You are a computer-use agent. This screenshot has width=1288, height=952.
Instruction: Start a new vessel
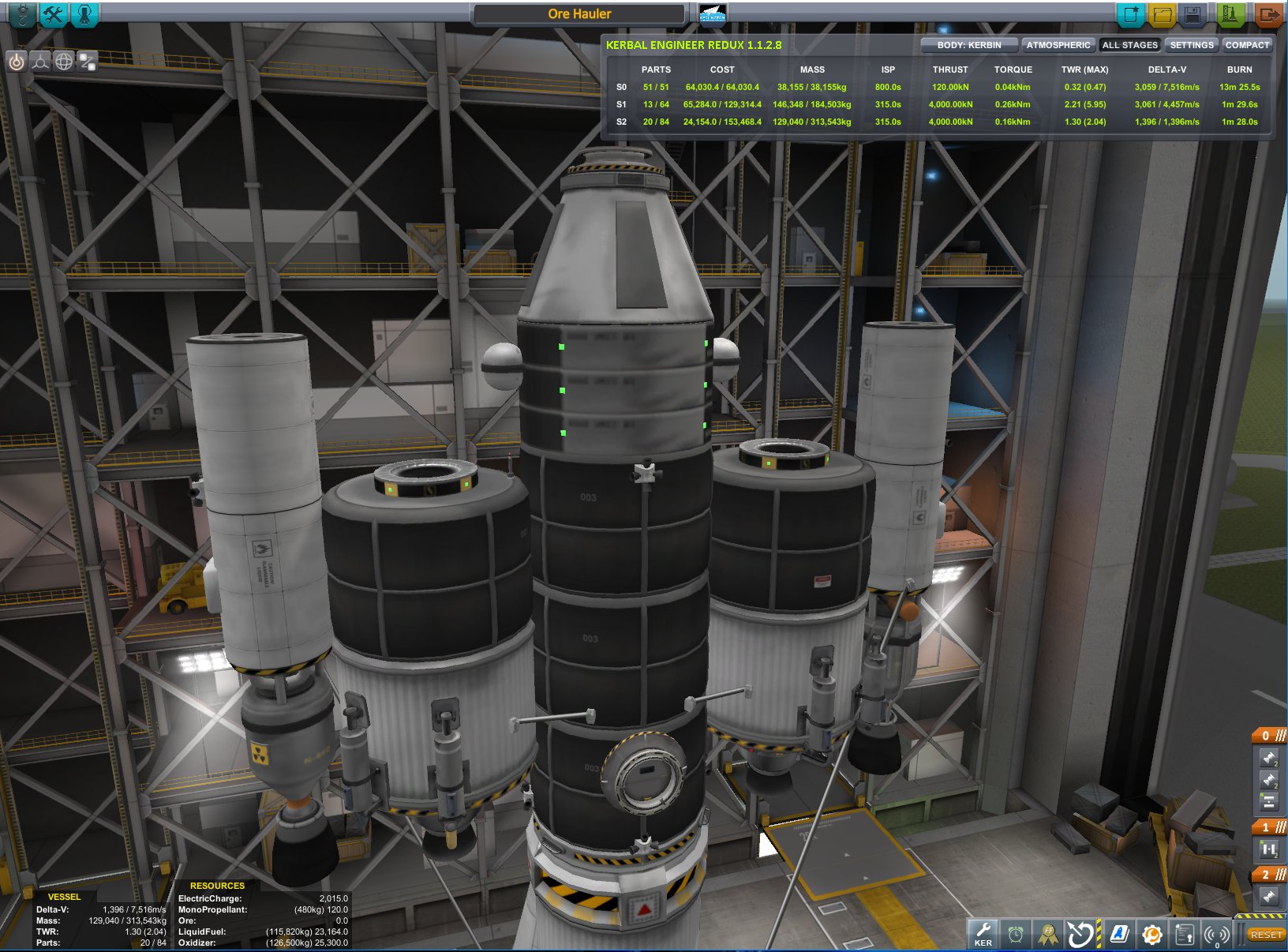click(1132, 13)
